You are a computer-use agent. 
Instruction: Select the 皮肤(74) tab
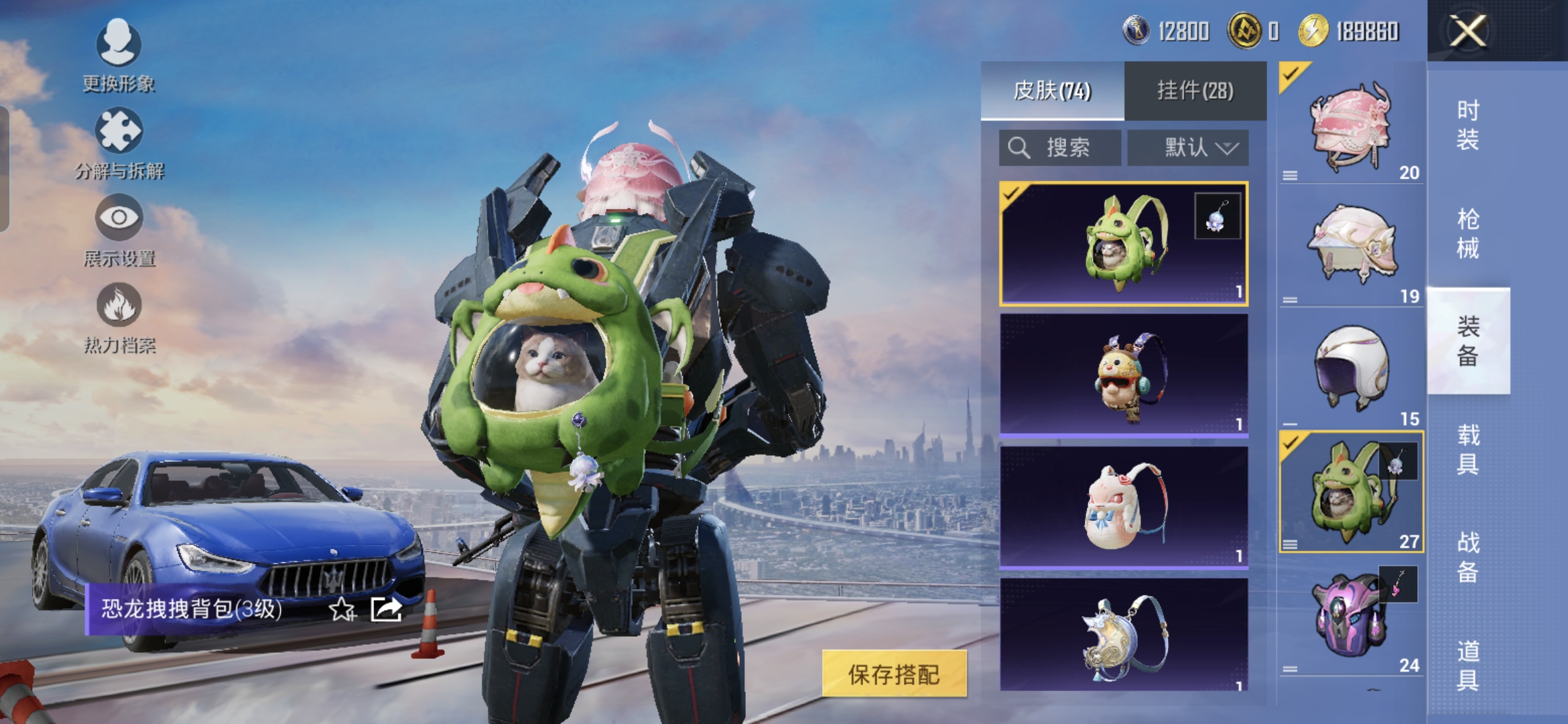pyautogui.click(x=1052, y=90)
